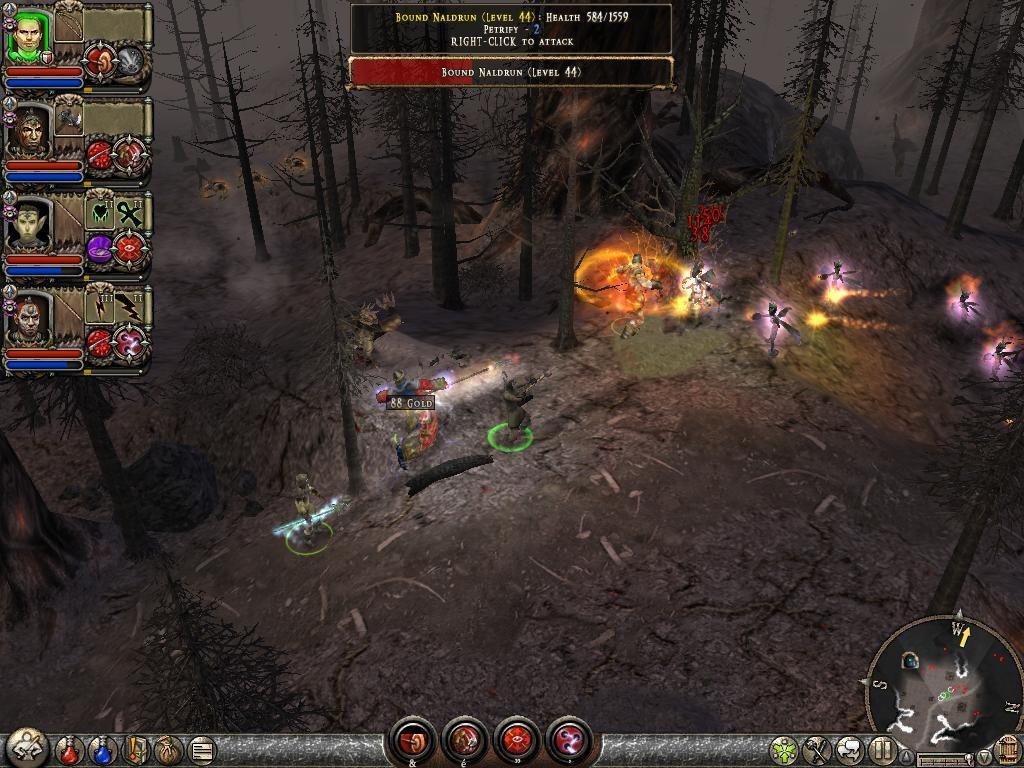Toggle the green party formation button
1024x768 pixels.
[x=785, y=749]
